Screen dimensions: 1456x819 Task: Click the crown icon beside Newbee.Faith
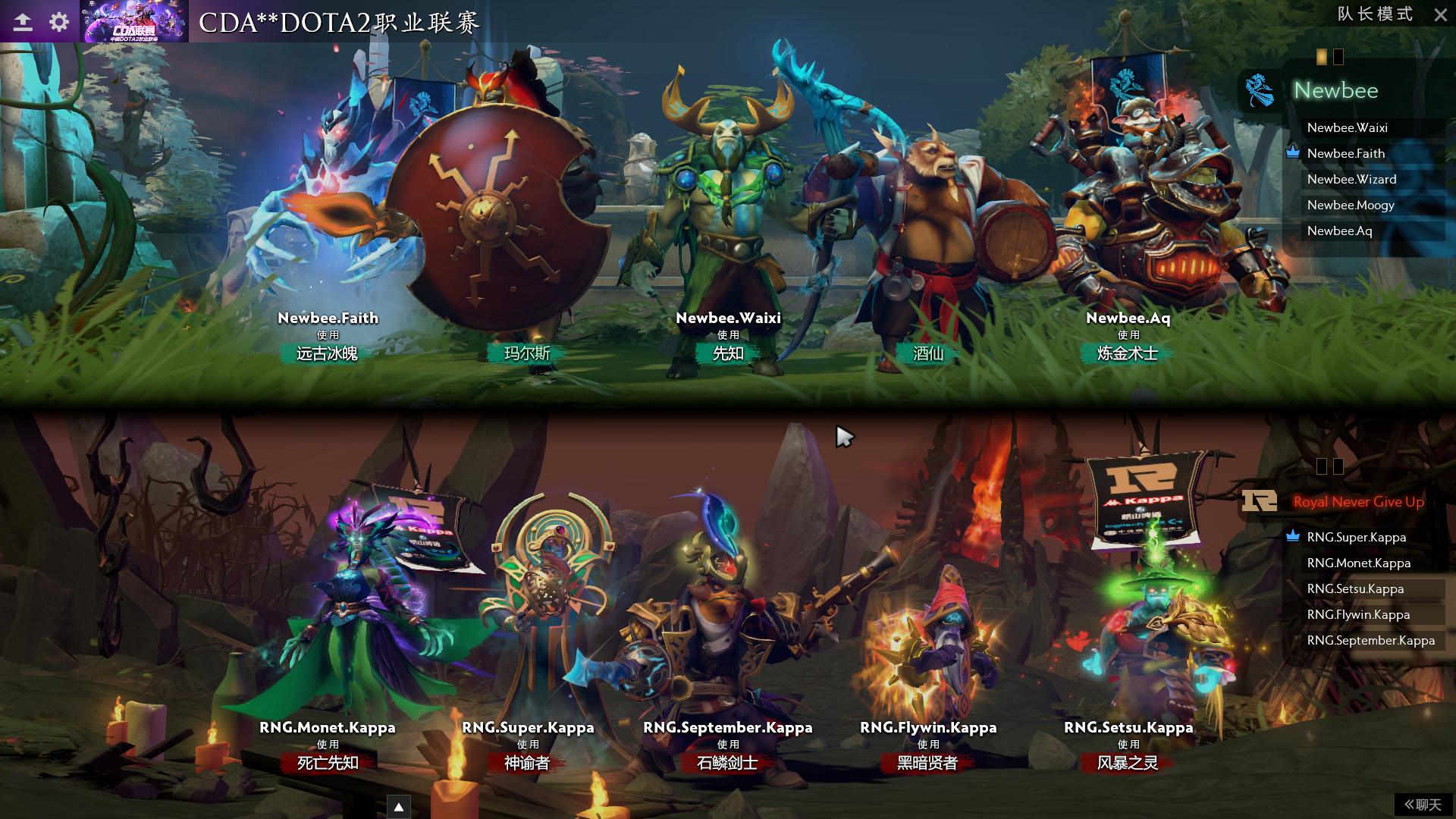(x=1291, y=153)
